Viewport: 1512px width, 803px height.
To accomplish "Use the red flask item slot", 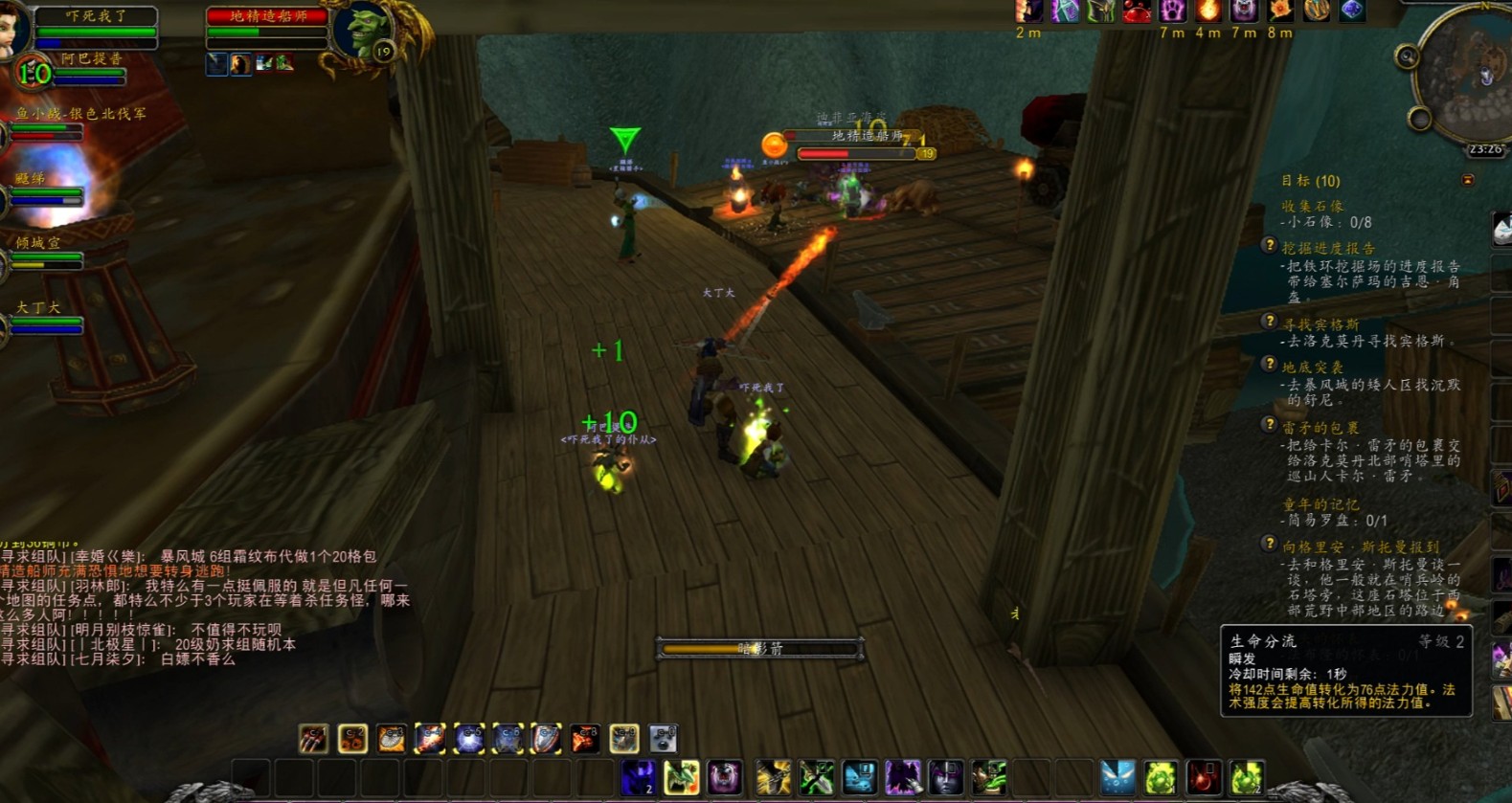I will coord(1204,778).
